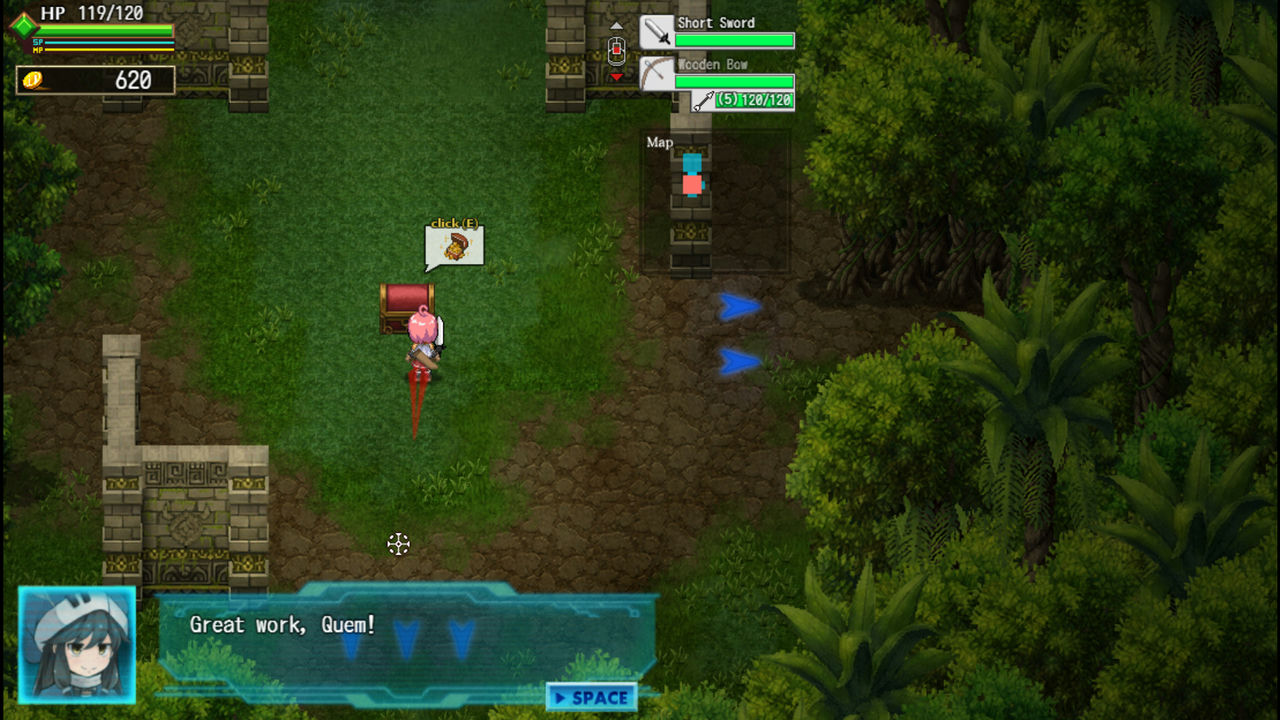Screen dimensions: 1280x720
Task: Click a blue arrow pointing toward the jungle path
Action: (737, 307)
